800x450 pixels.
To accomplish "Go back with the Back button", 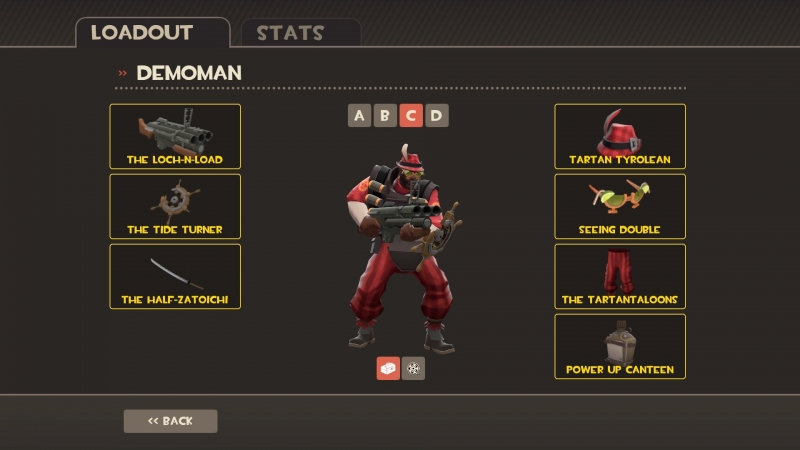I will [x=170, y=421].
